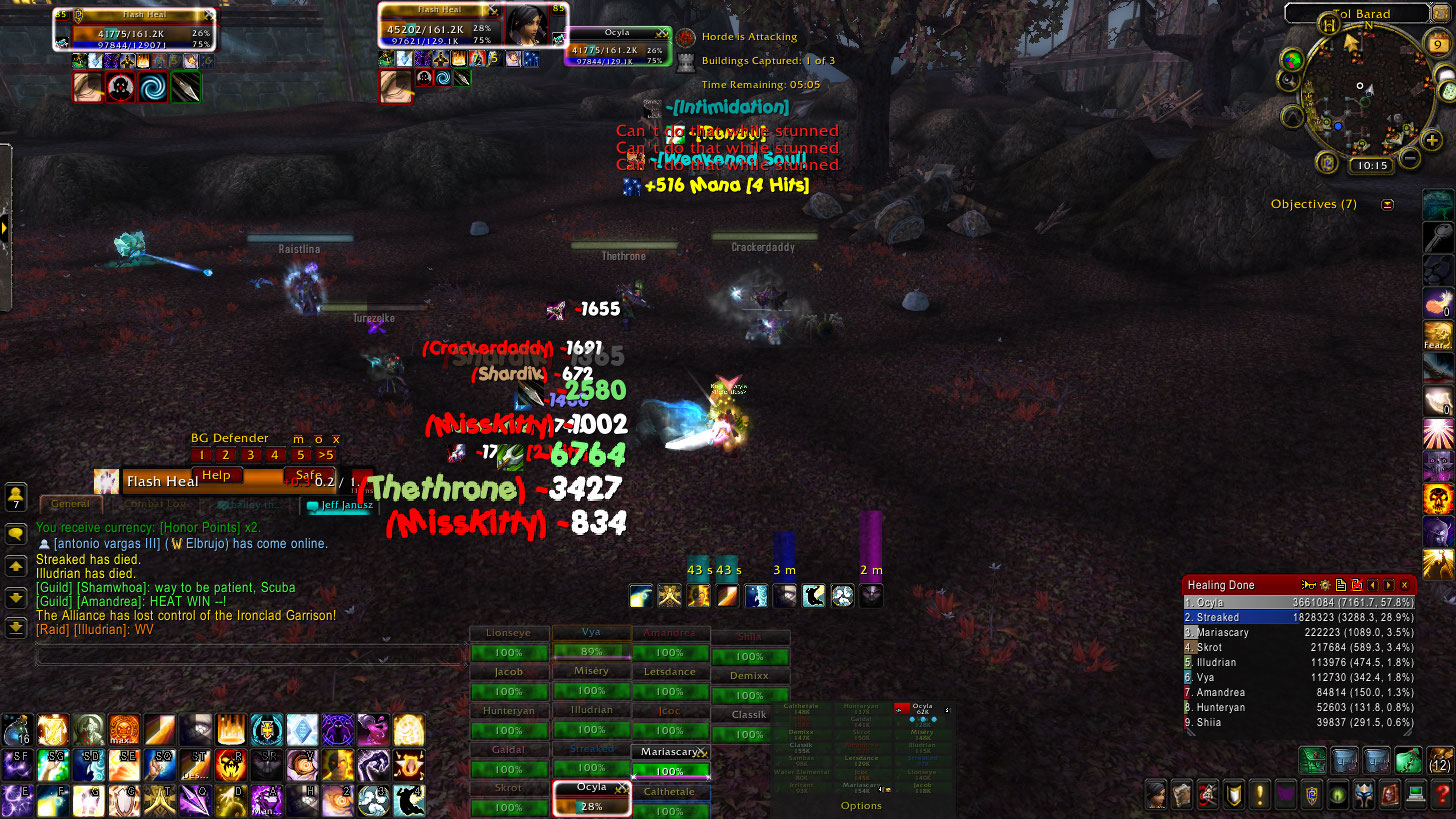1456x819 pixels.
Task: Open the character info micro button
Action: [1155, 795]
